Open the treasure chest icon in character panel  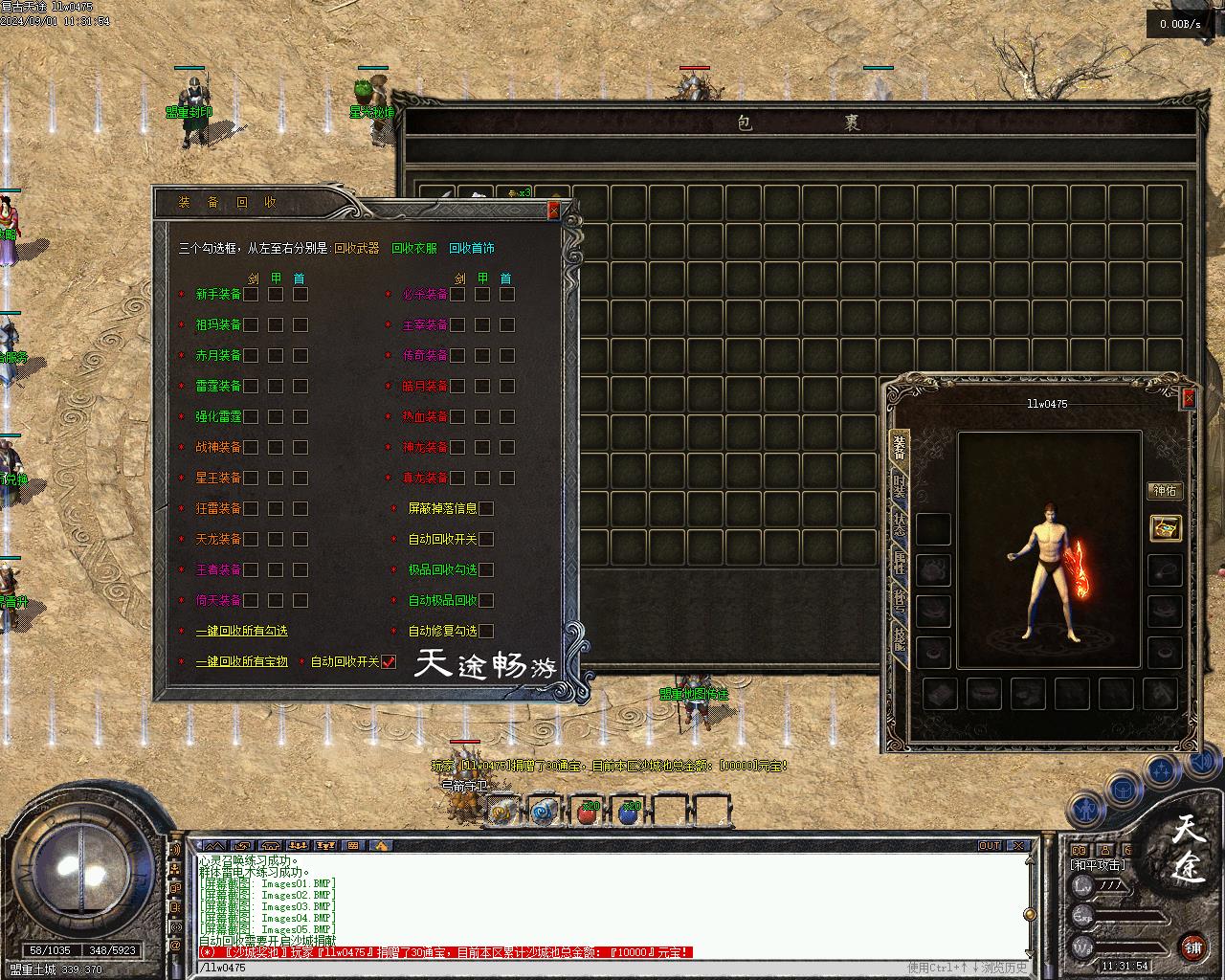tap(1165, 527)
